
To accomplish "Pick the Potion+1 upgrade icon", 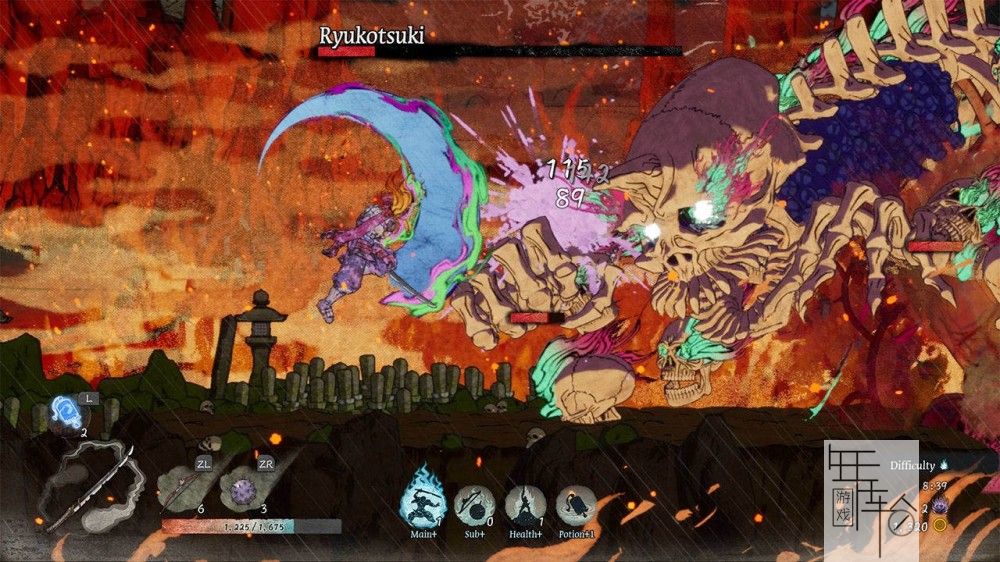I will pyautogui.click(x=576, y=504).
